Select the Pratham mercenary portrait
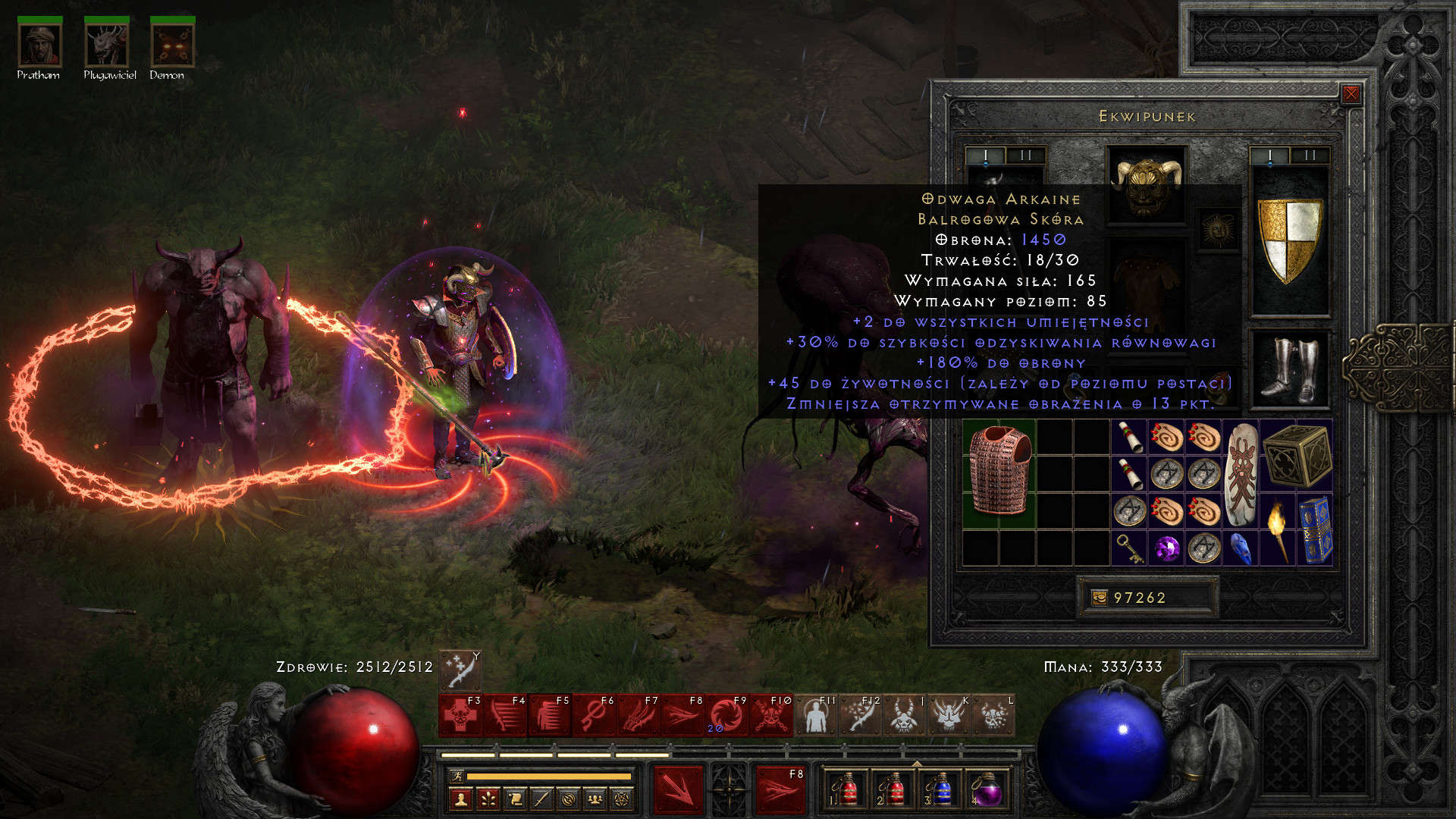This screenshot has width=1456, height=819. point(39,45)
